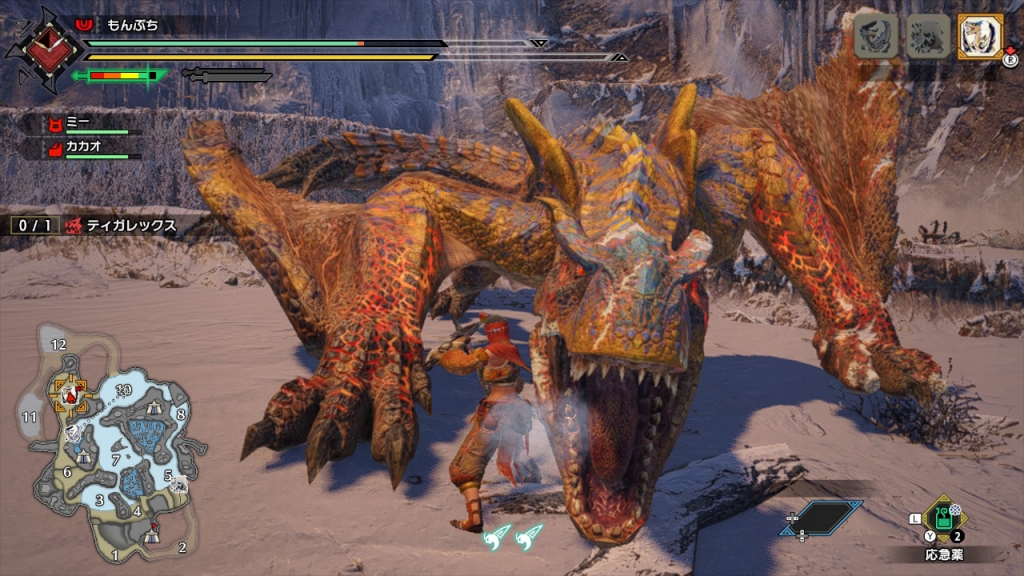The width and height of the screenshot is (1024, 576).
Task: Select party member カカオ
Action: [82, 148]
